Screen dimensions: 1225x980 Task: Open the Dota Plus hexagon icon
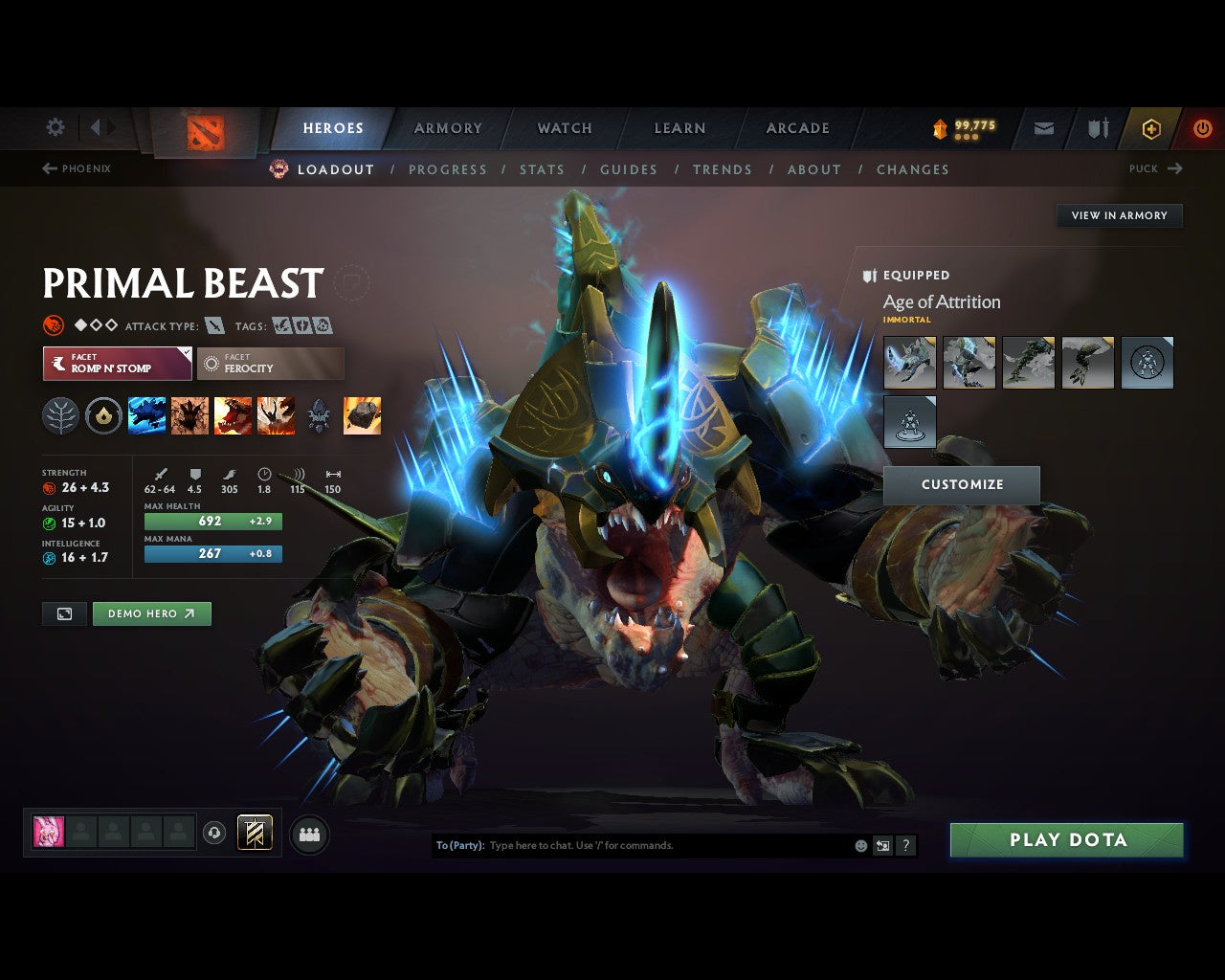[x=1151, y=127]
